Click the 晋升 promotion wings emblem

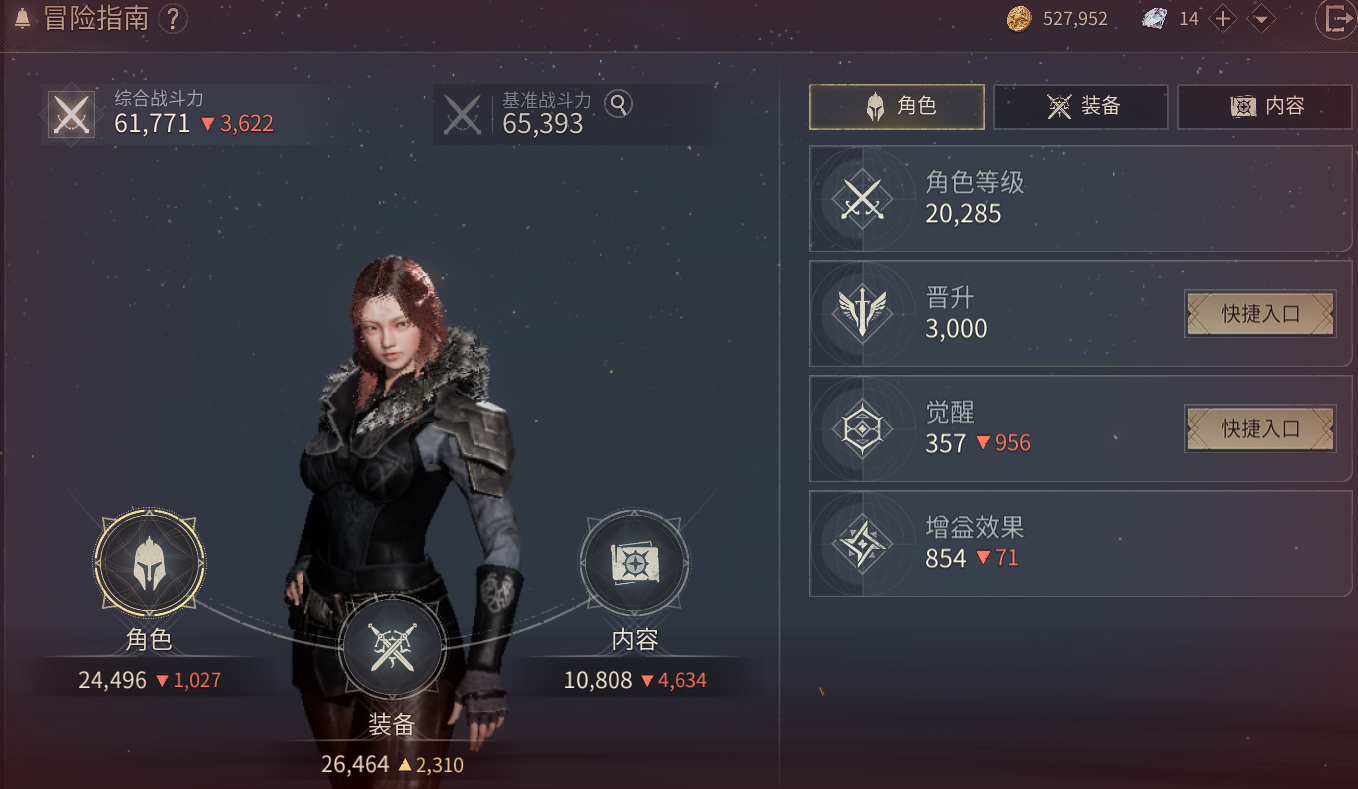(x=862, y=314)
